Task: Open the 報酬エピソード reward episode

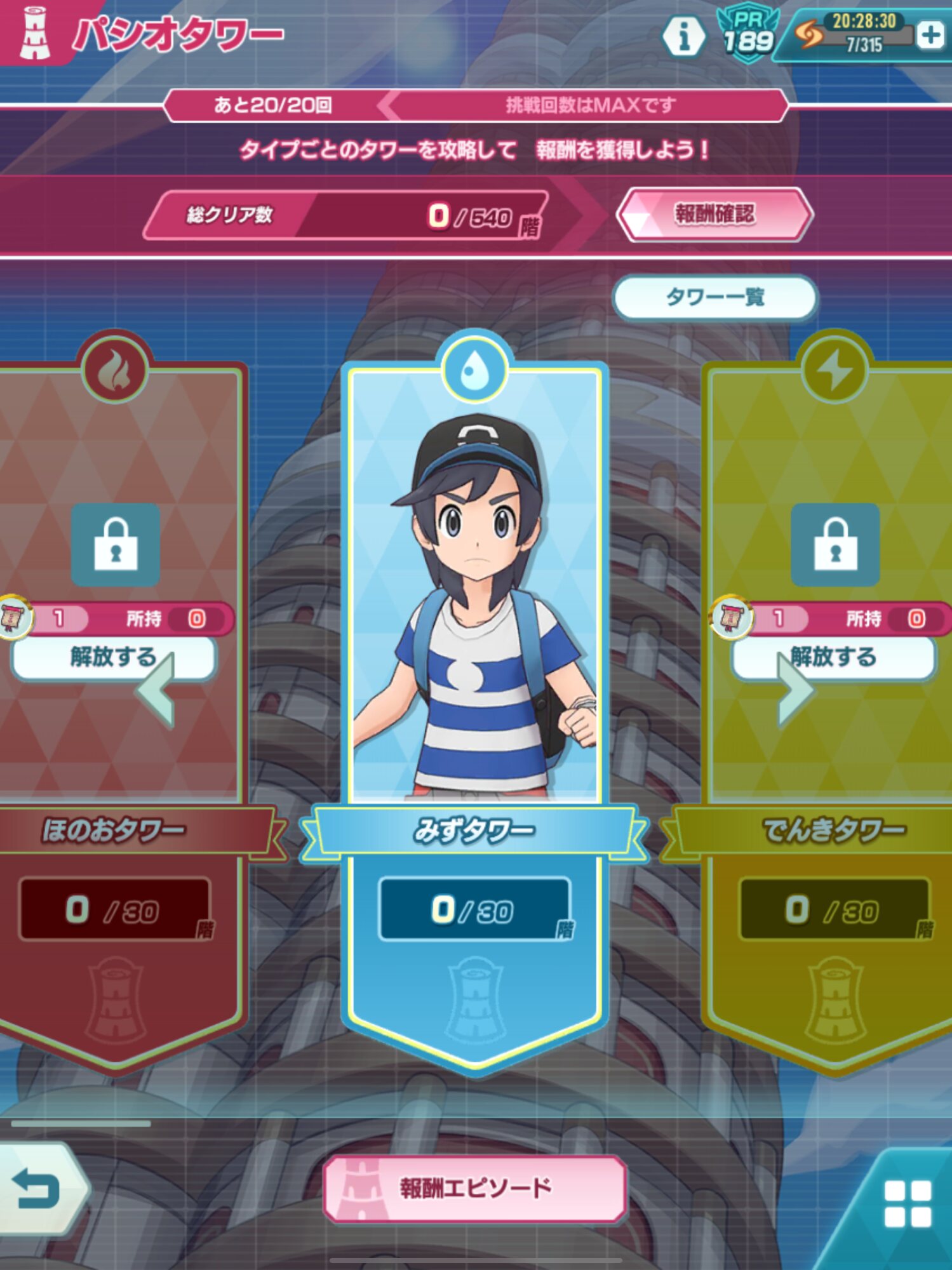Action: tap(474, 1188)
